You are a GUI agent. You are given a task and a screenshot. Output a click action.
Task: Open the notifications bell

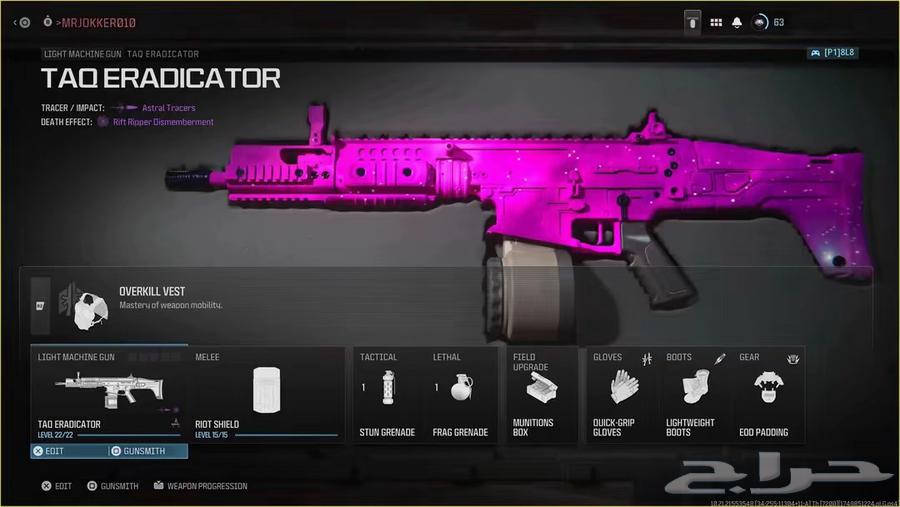[737, 22]
